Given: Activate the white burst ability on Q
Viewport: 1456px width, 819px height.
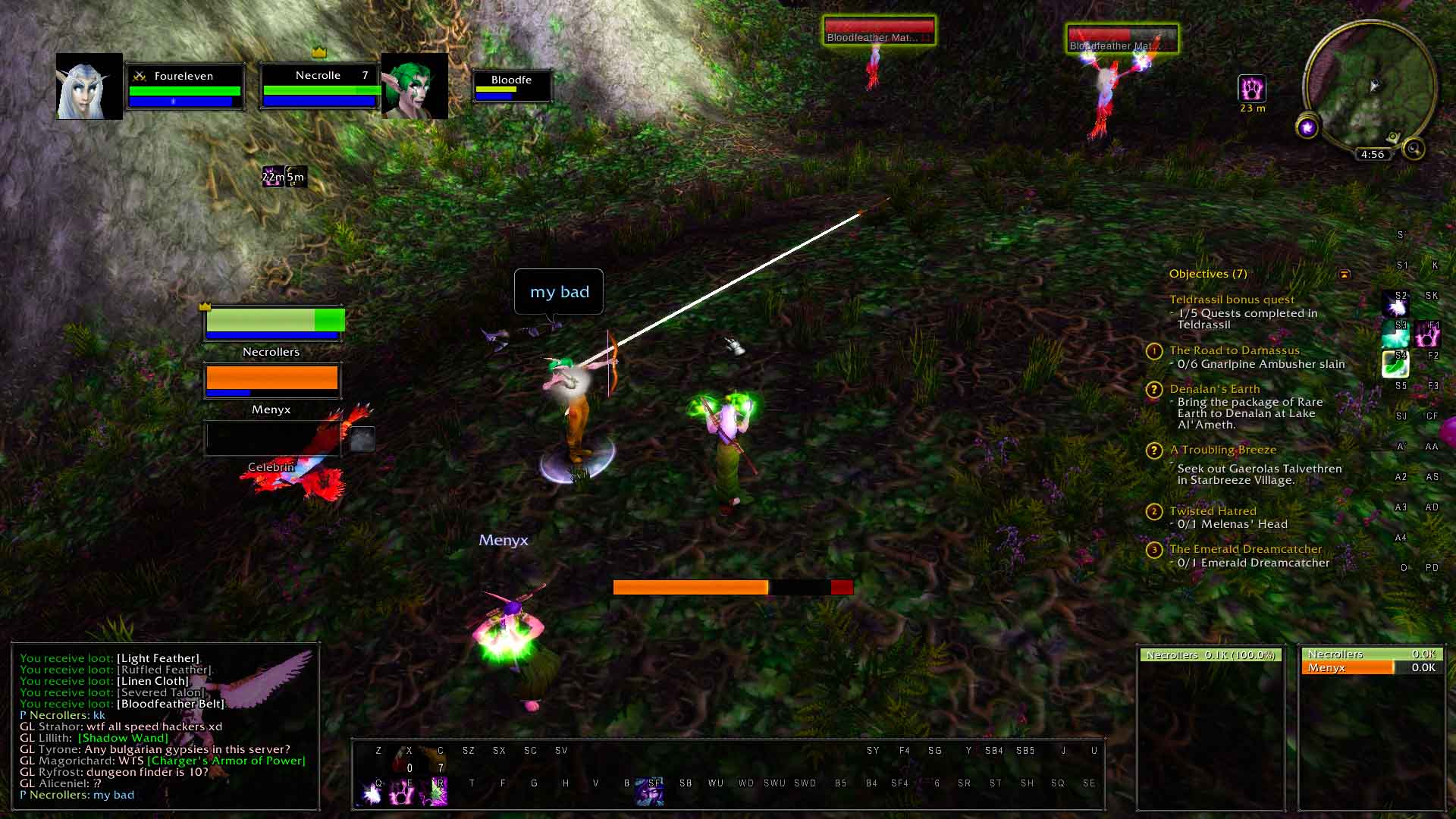Looking at the screenshot, I should coord(372,792).
